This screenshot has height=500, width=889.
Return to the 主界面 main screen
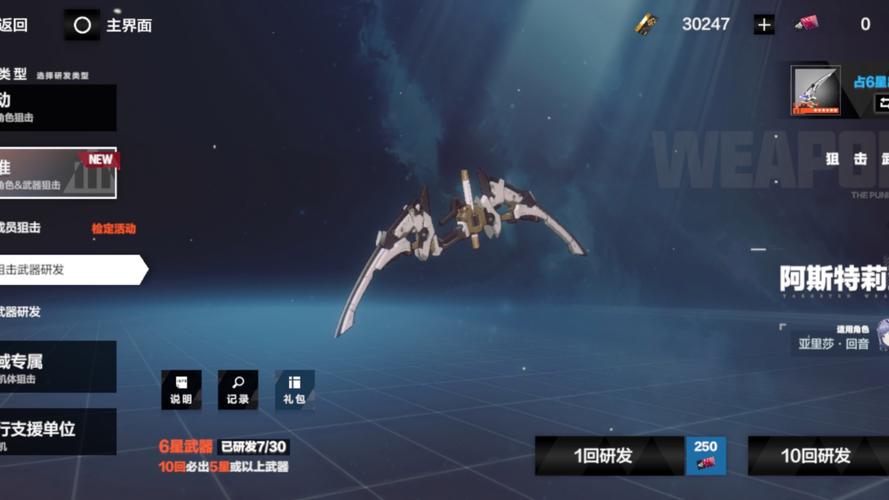coord(110,25)
